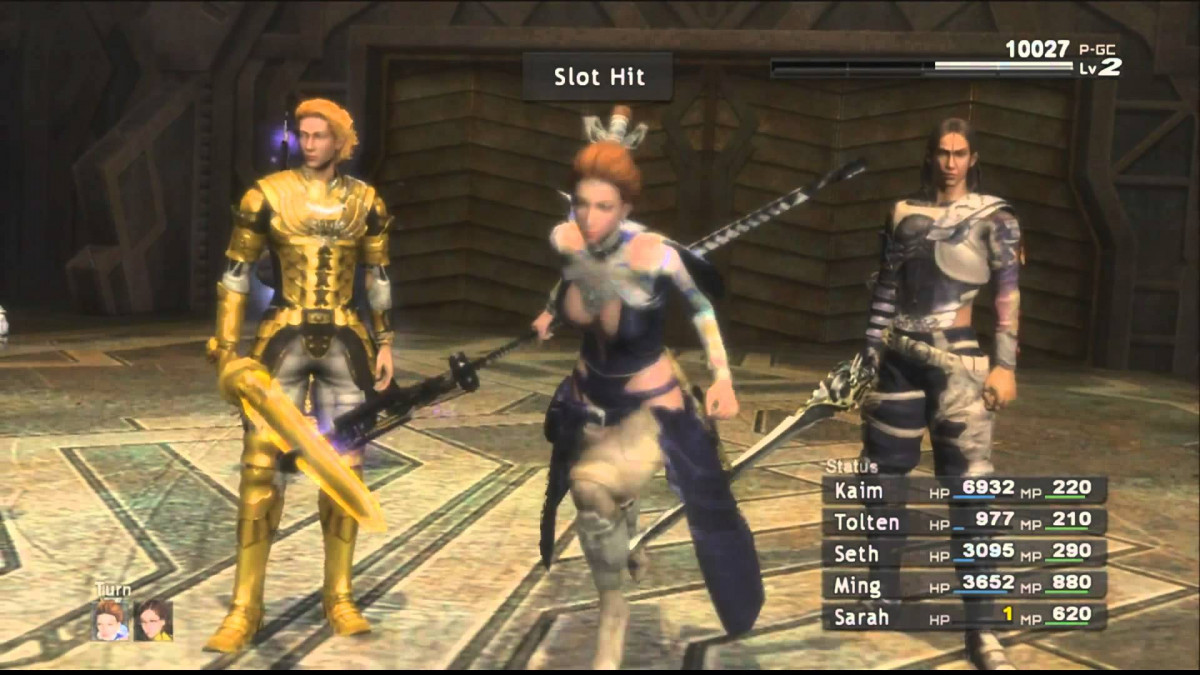Select the red-haired portrait in the Turn order
The width and height of the screenshot is (1200, 675).
(x=111, y=620)
